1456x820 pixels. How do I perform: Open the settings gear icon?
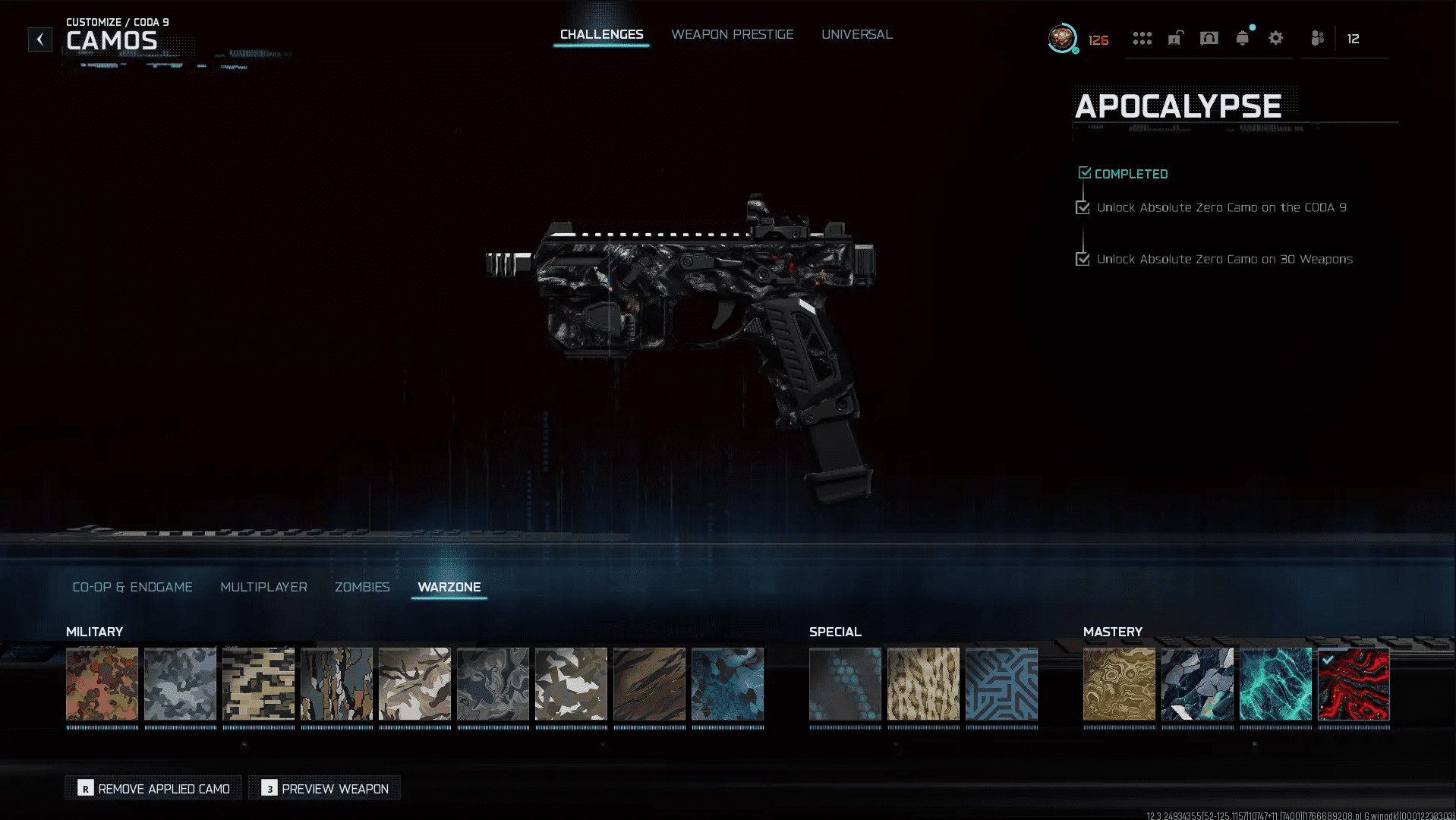coord(1275,39)
